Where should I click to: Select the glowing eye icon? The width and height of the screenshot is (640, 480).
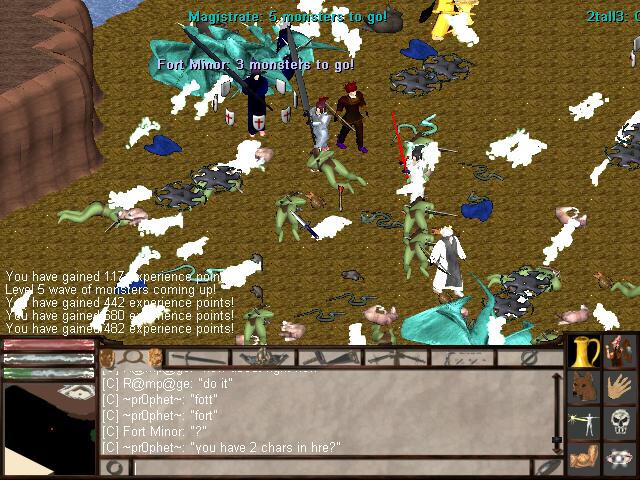click(621, 458)
